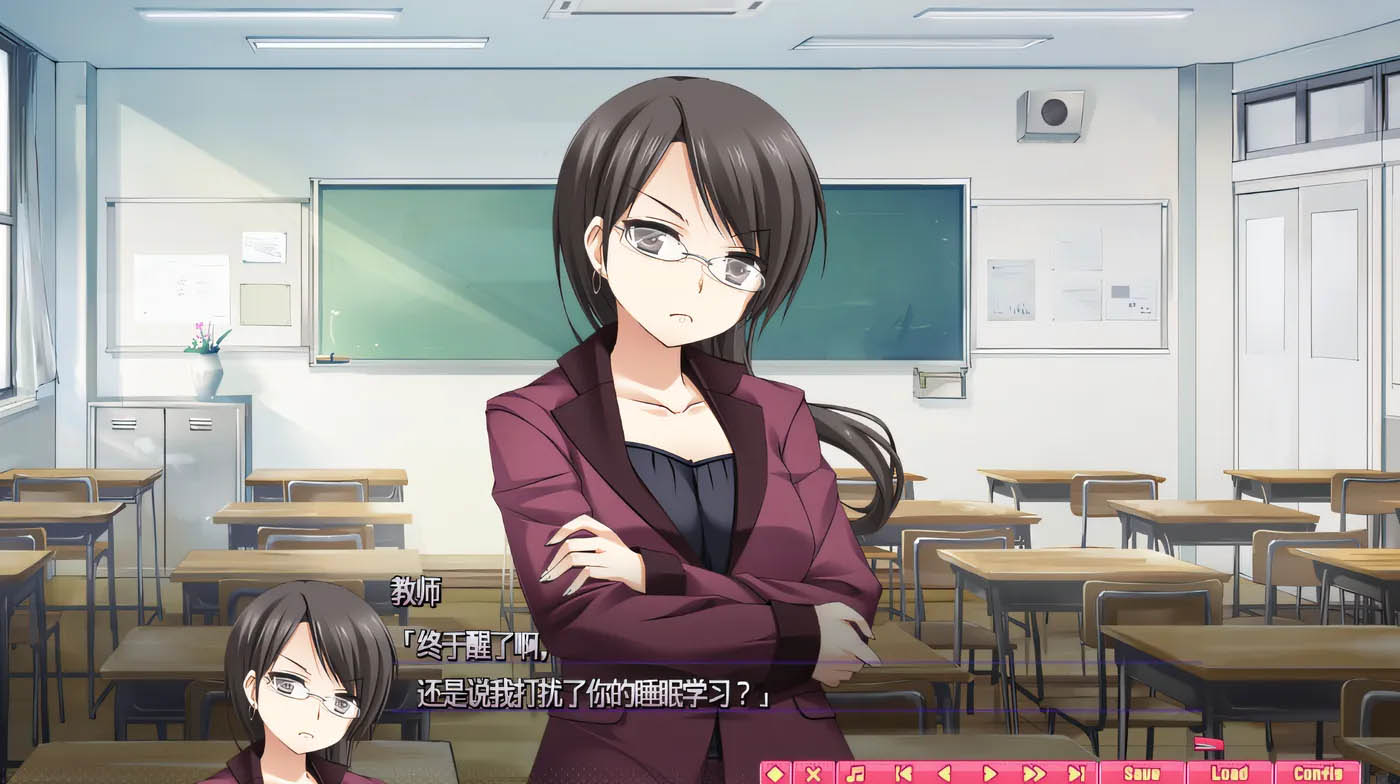Enable auto mode with the play arrow icon
This screenshot has width=1400, height=784.
coord(988,772)
